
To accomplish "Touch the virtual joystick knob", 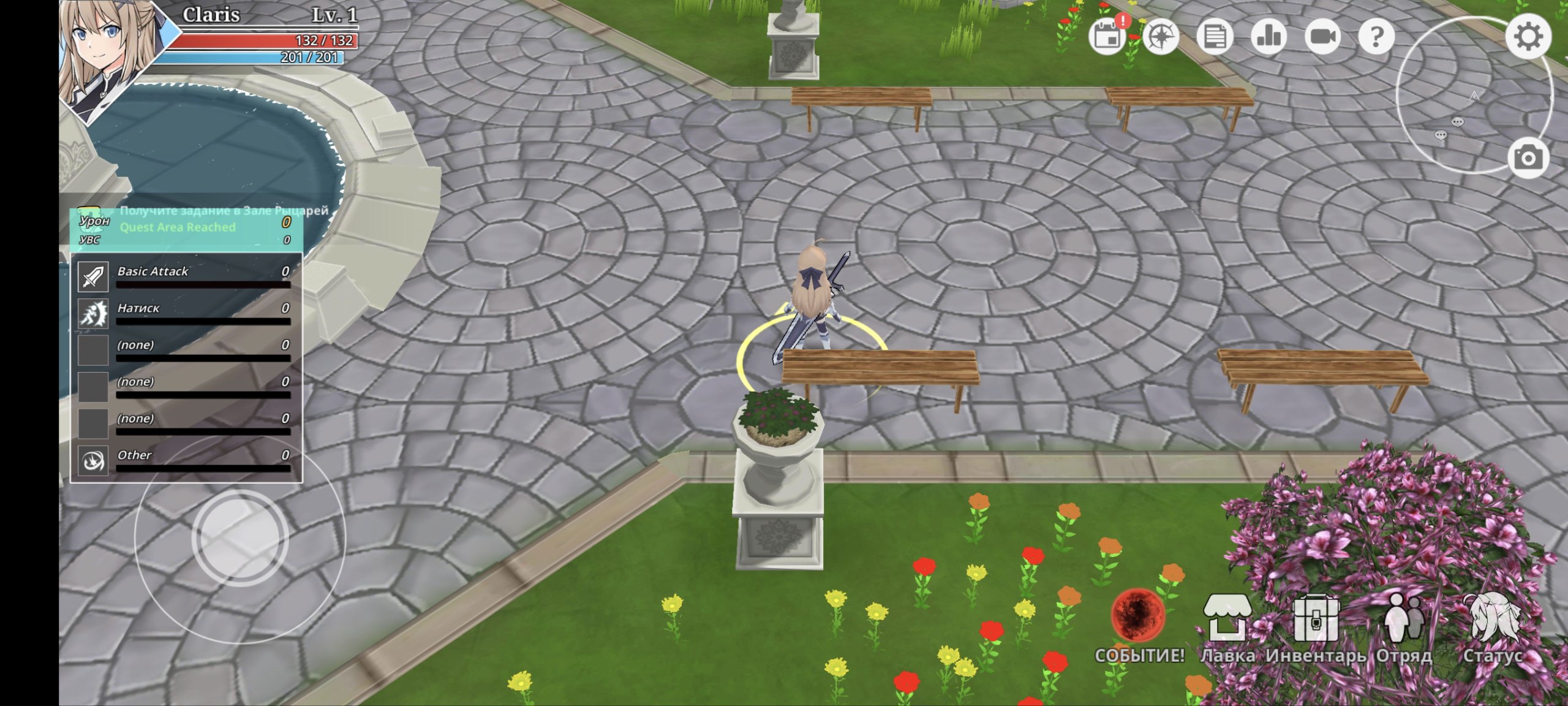I will [239, 538].
